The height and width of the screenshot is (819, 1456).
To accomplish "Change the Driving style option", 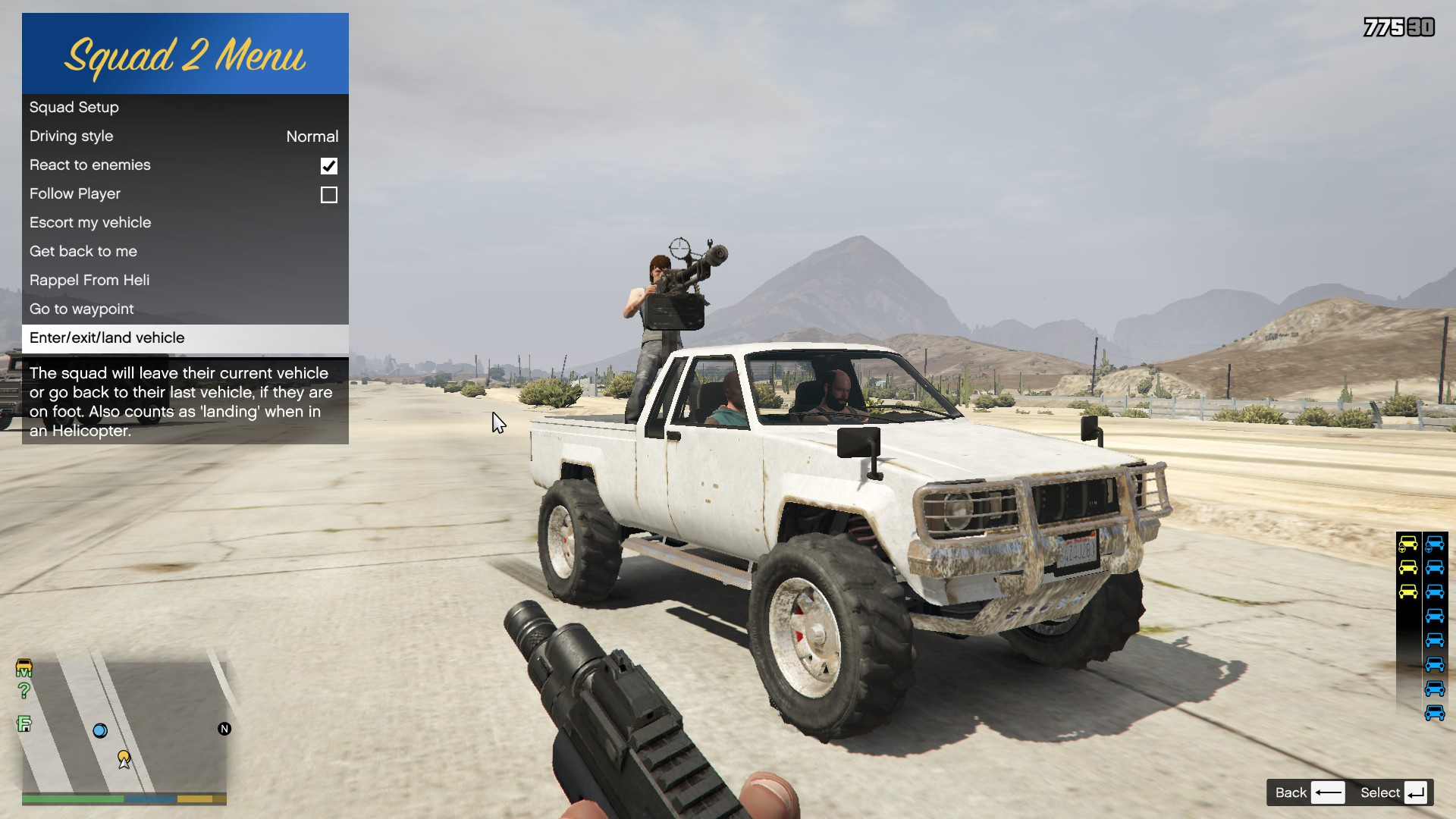I will pos(185,136).
